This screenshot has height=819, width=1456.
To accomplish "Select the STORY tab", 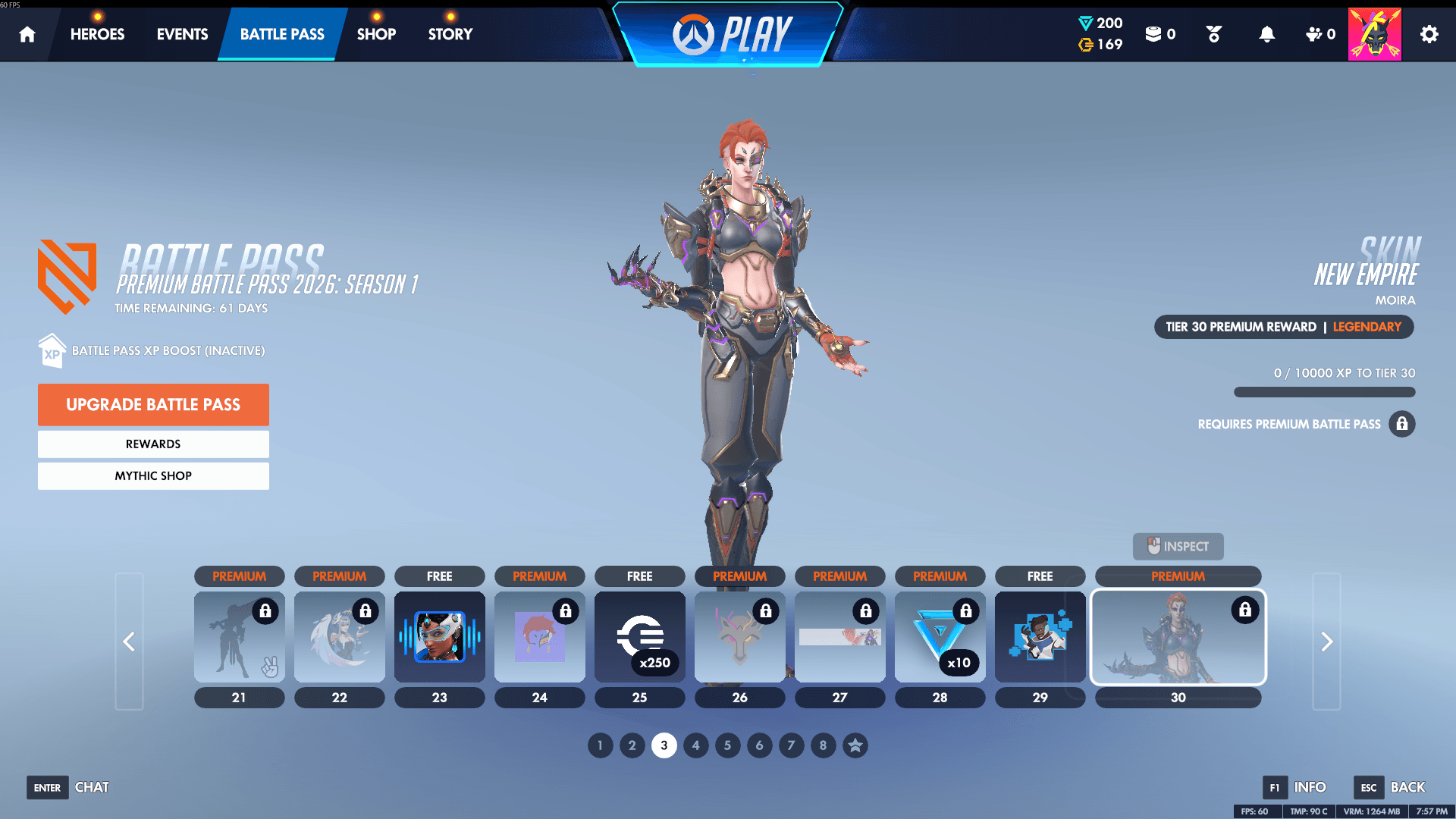I will click(449, 34).
